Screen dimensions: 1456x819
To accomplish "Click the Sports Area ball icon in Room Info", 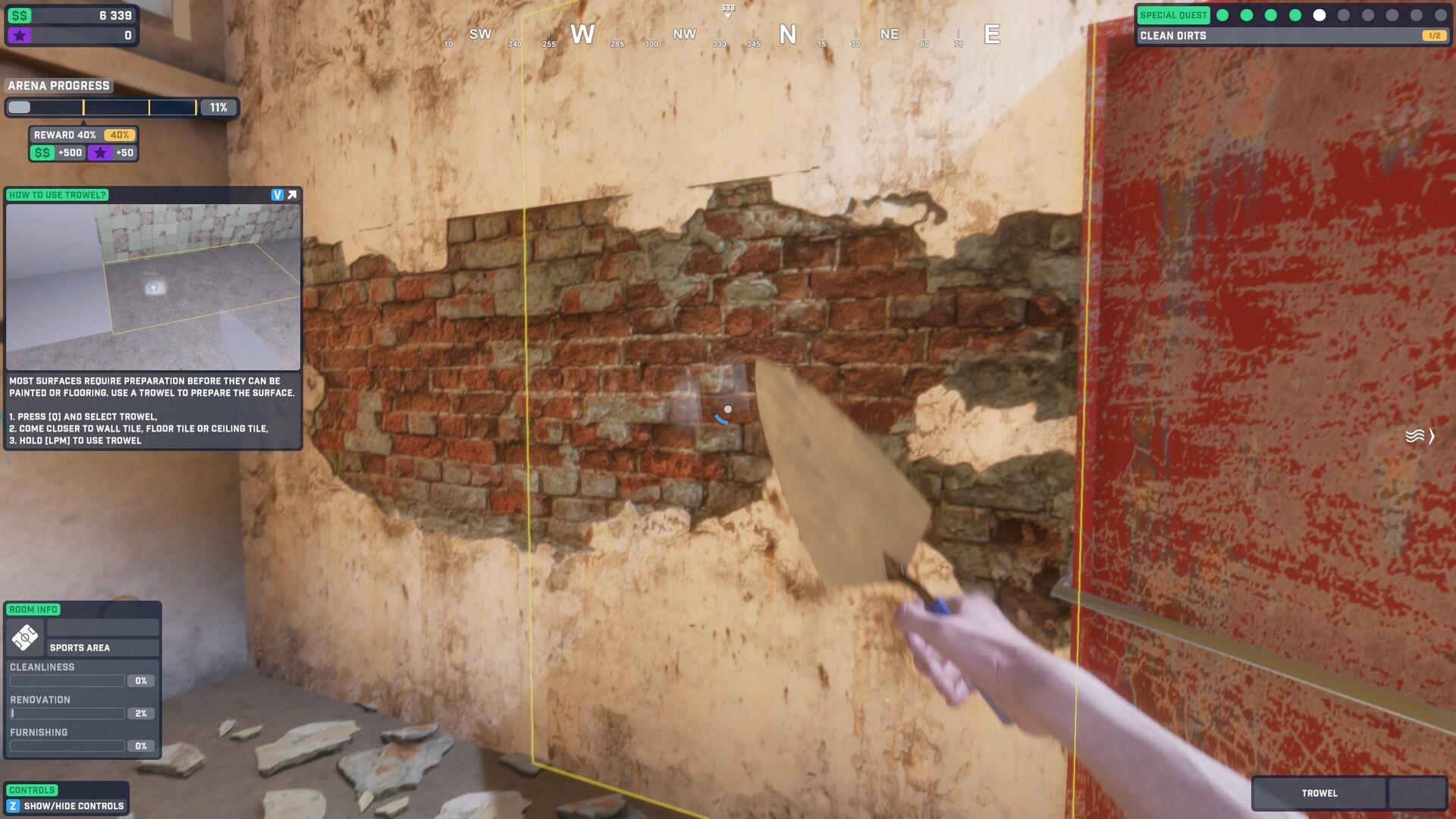I will point(25,637).
